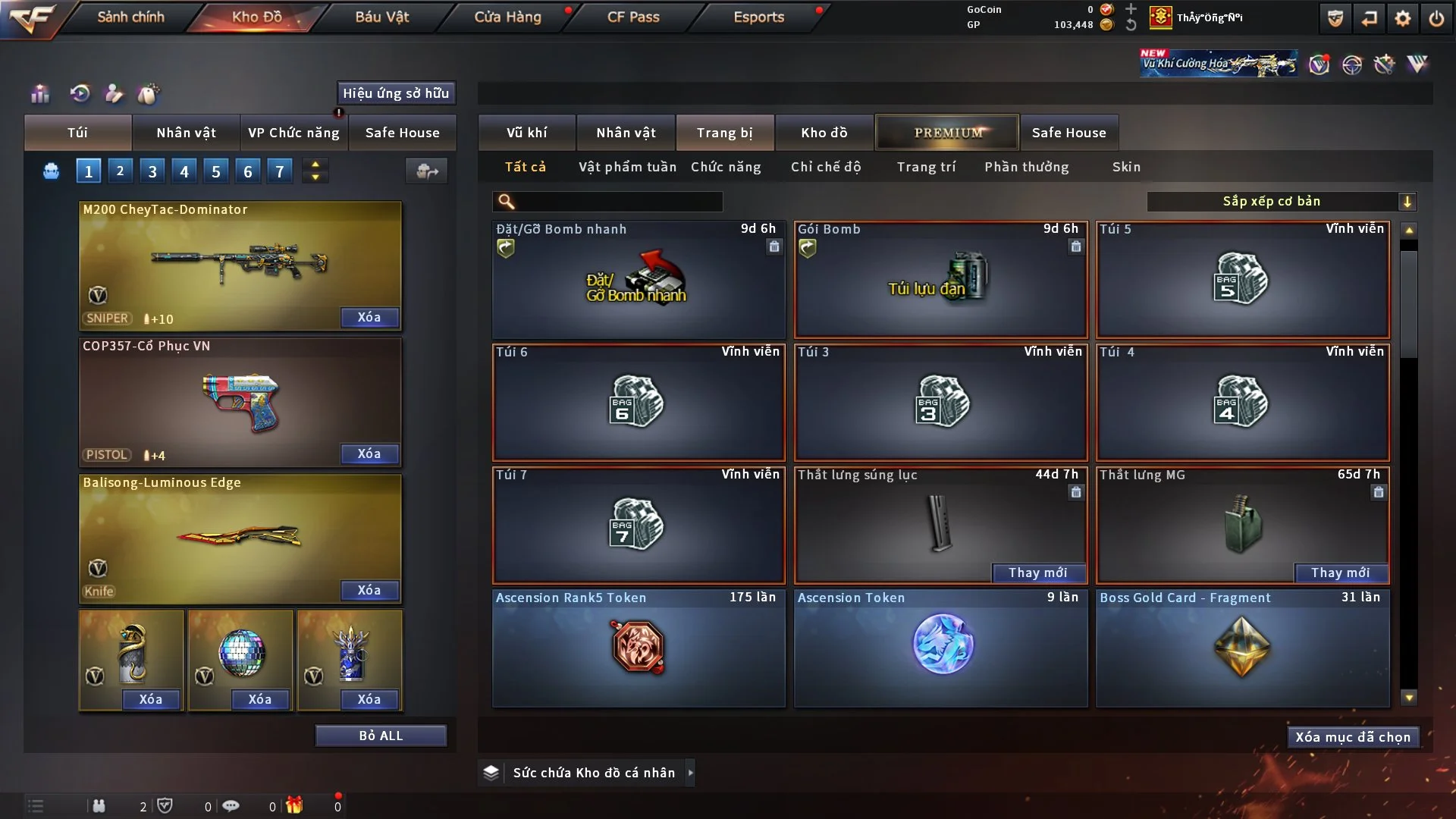This screenshot has width=1456, height=819.
Task: Go to the Cửa Hàng shop
Action: [507, 17]
